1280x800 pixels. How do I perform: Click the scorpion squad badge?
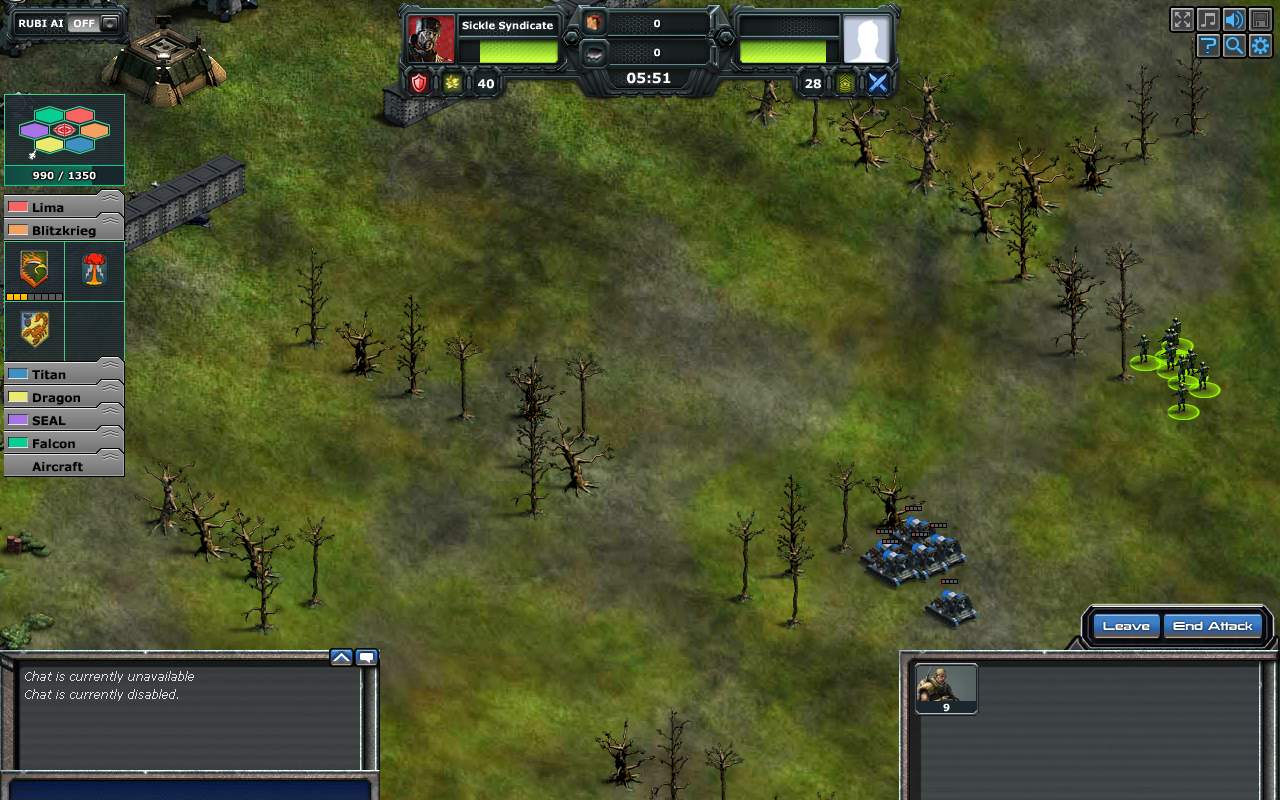(x=33, y=330)
